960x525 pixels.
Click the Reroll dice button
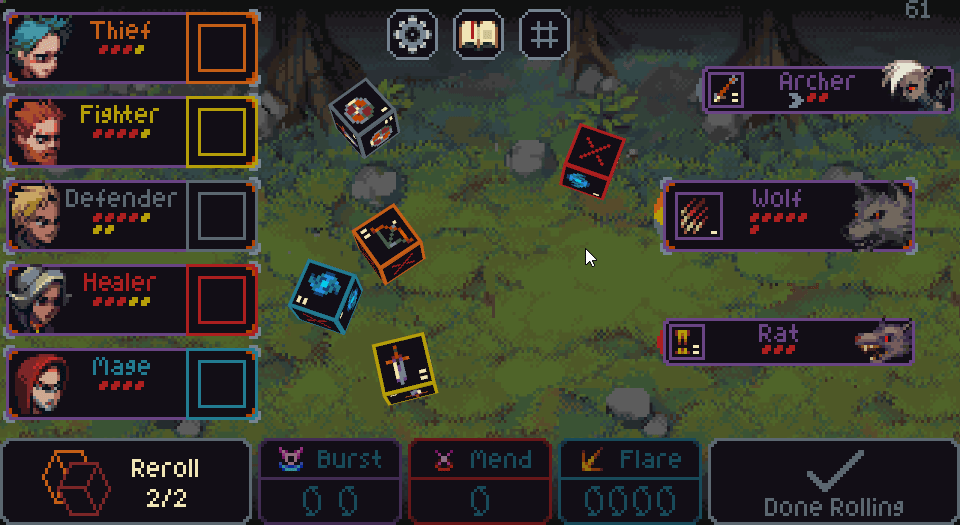tap(126, 481)
